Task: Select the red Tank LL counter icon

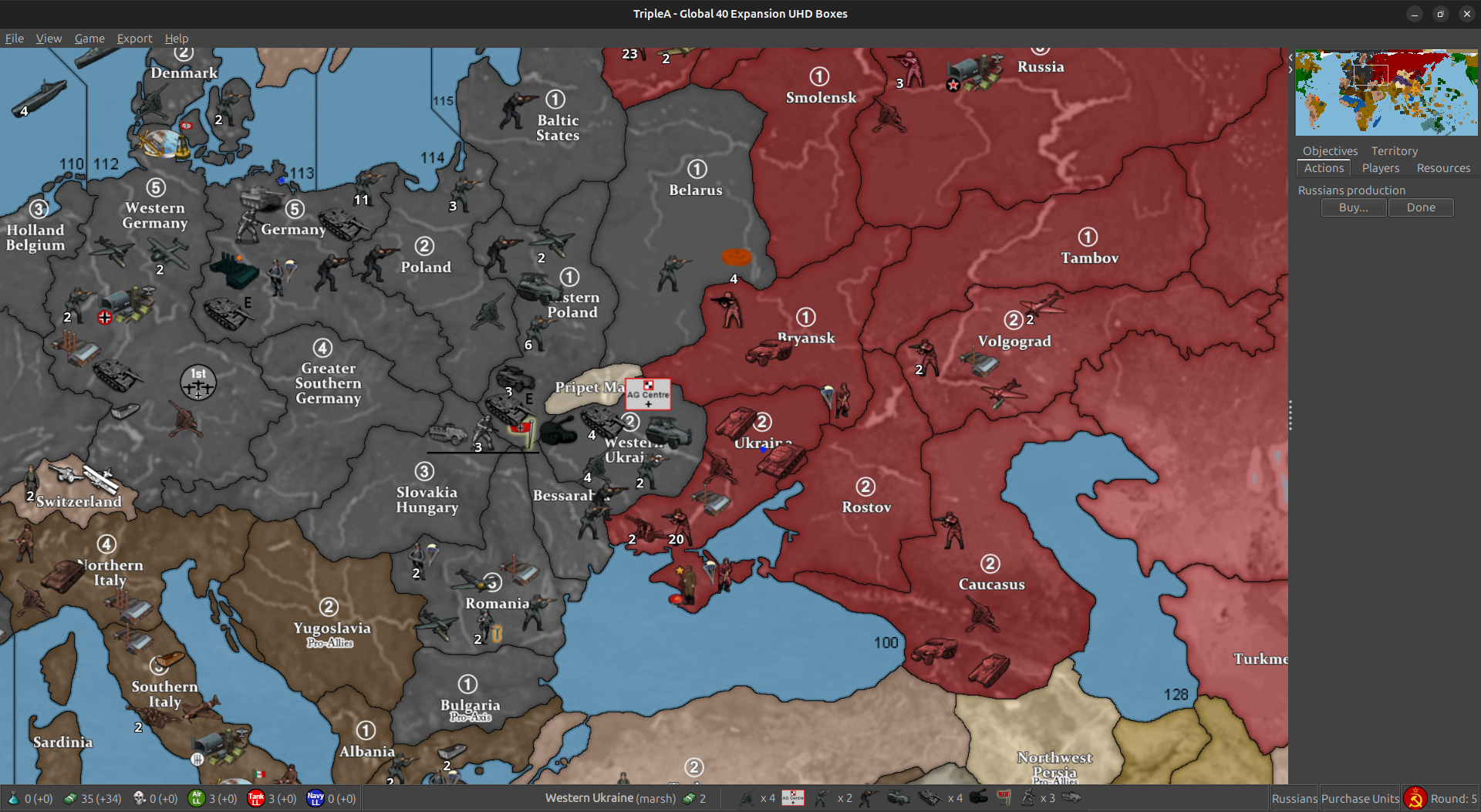Action: pyautogui.click(x=256, y=798)
